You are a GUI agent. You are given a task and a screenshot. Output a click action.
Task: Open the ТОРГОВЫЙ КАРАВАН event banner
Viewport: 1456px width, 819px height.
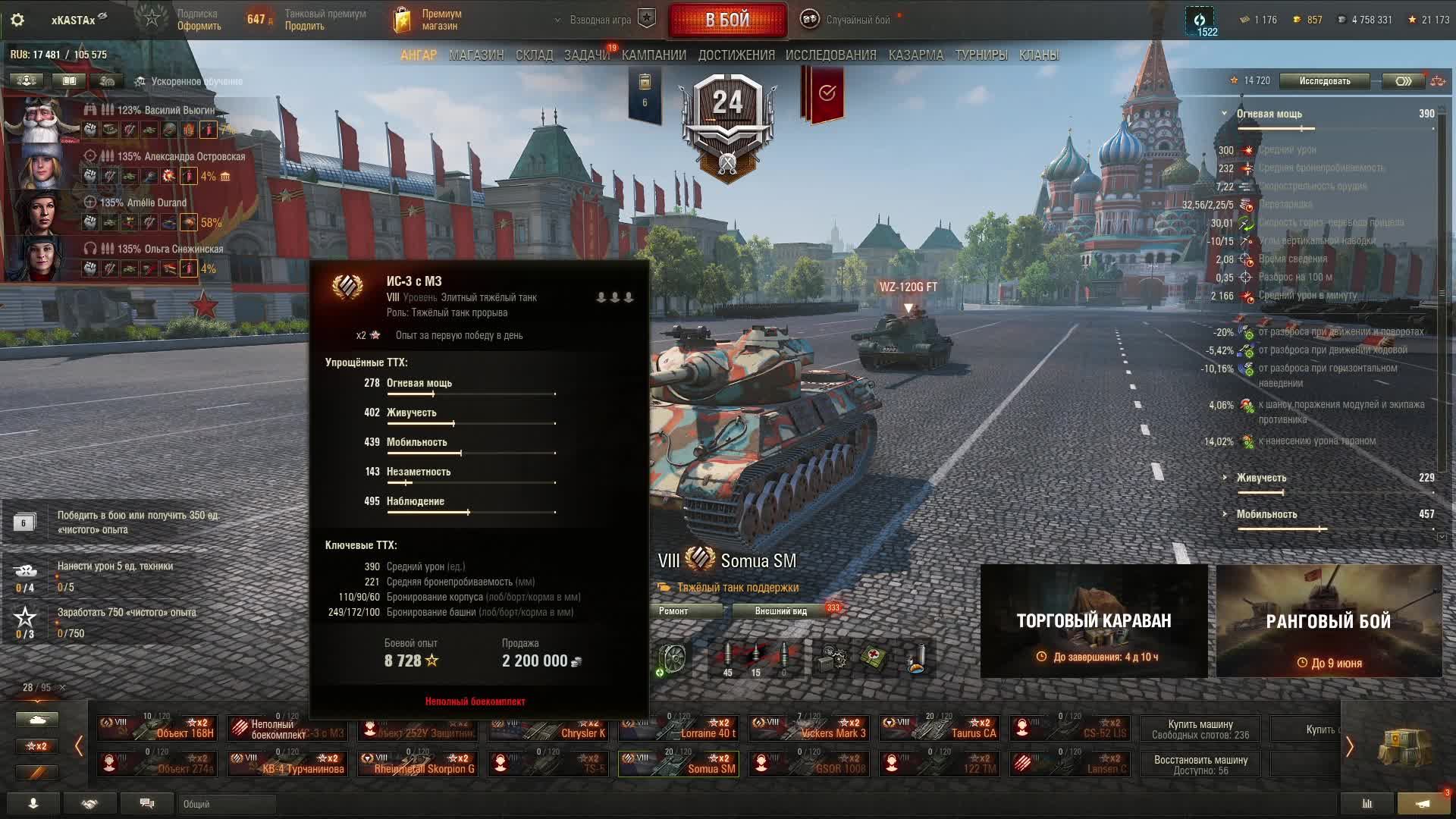1094,621
